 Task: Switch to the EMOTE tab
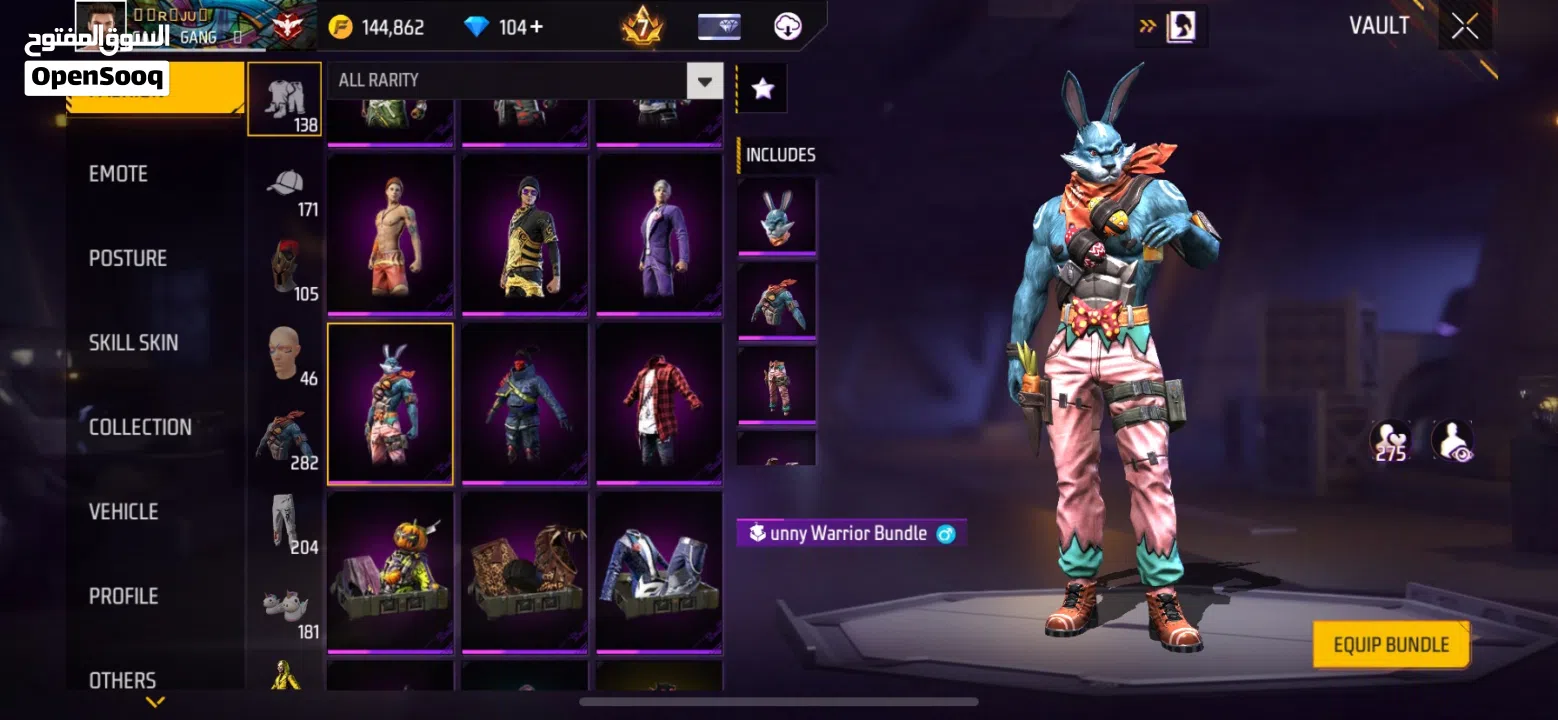pos(119,173)
